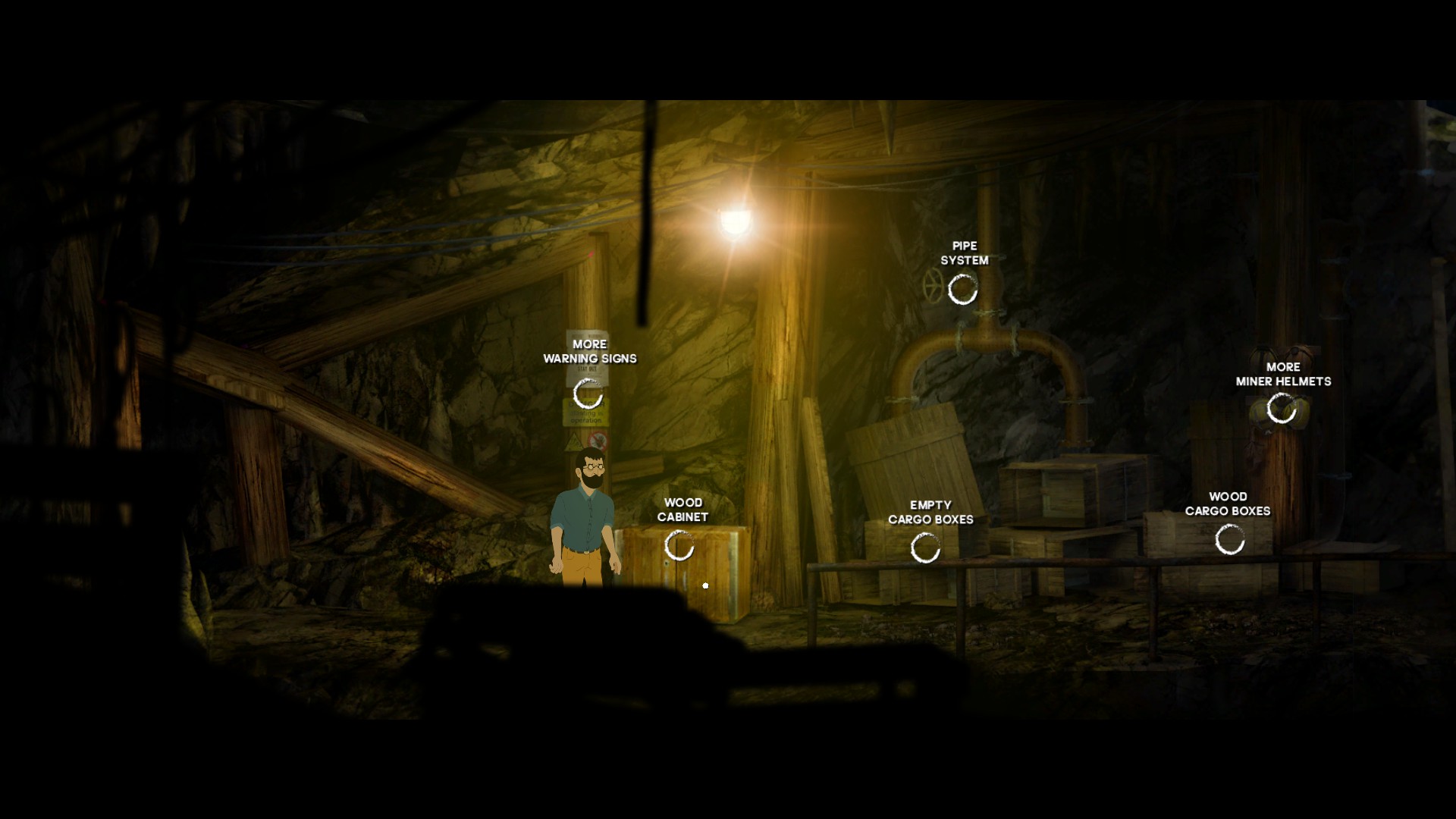Check the Empty Cargo Boxes hotspot
1456x819 pixels.
[925, 548]
